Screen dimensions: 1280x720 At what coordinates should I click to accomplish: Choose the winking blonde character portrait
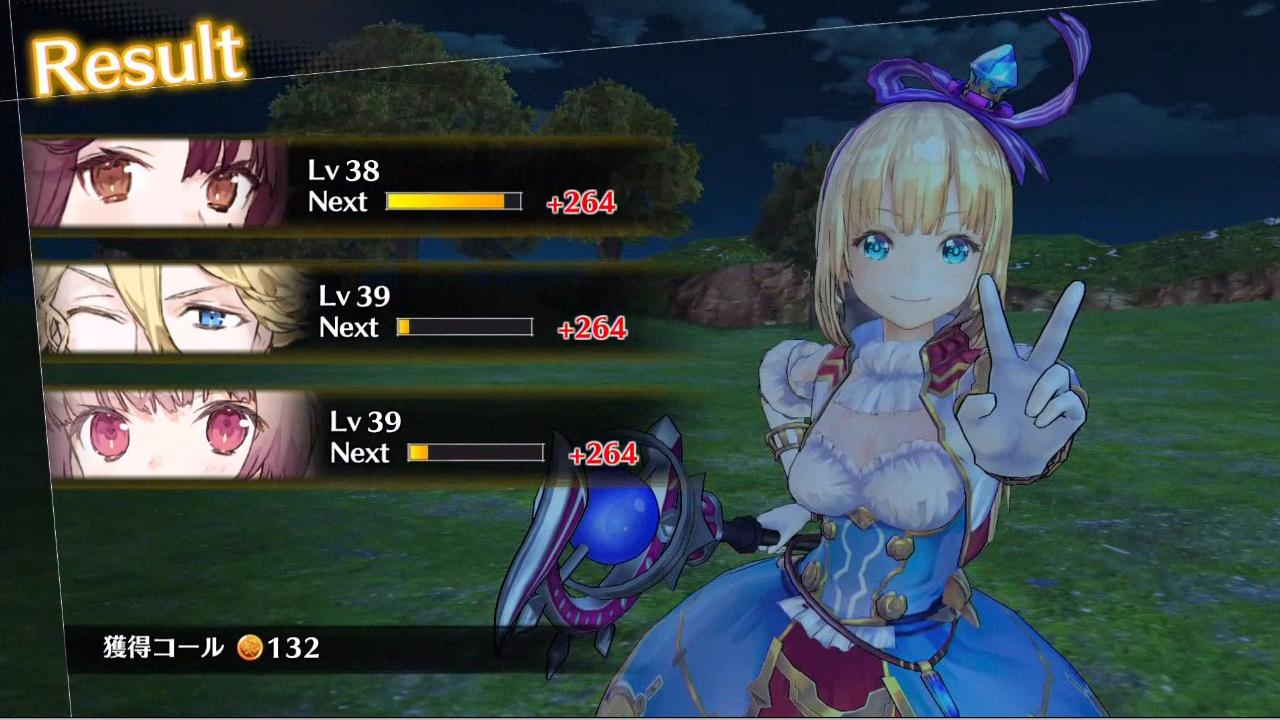click(x=170, y=310)
